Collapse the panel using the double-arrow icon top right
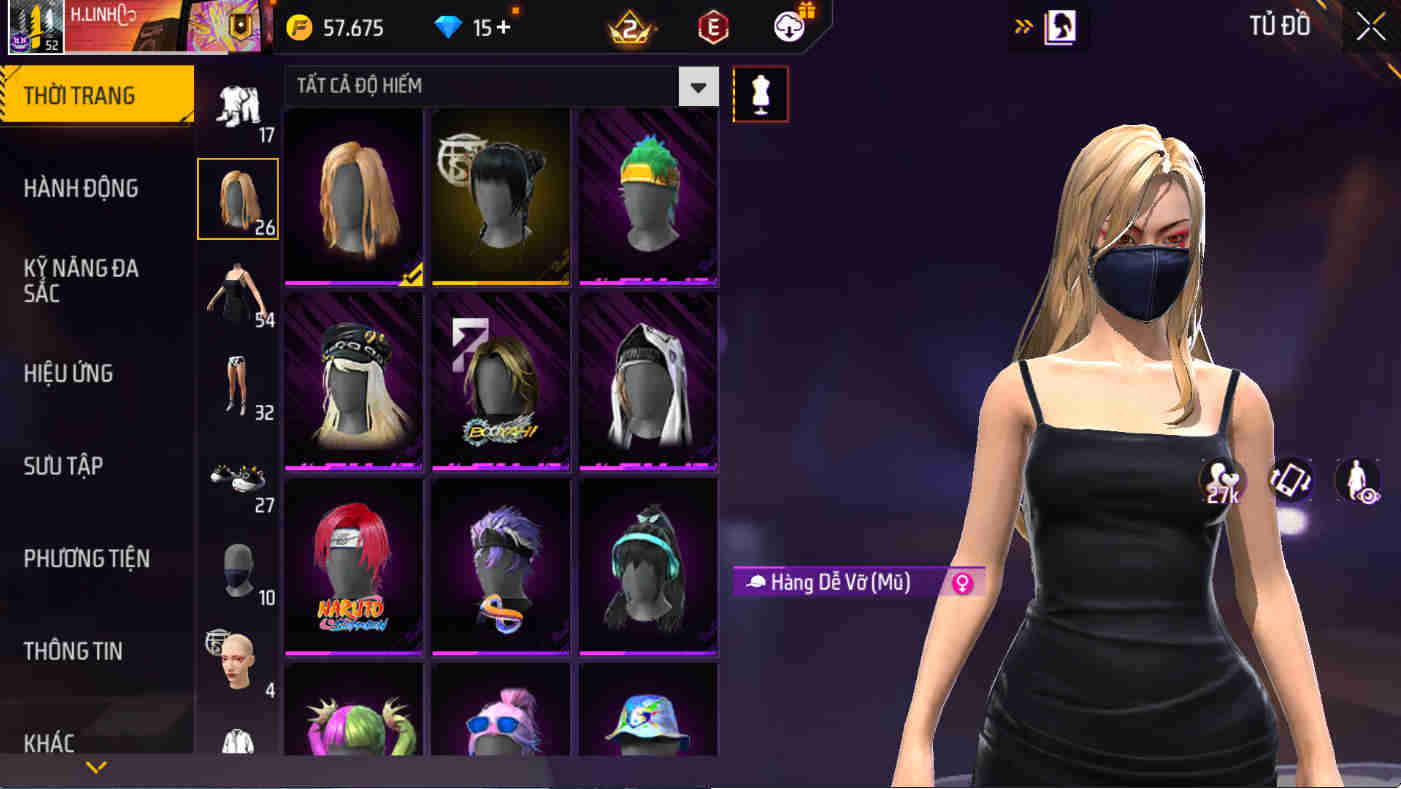 click(x=1022, y=27)
